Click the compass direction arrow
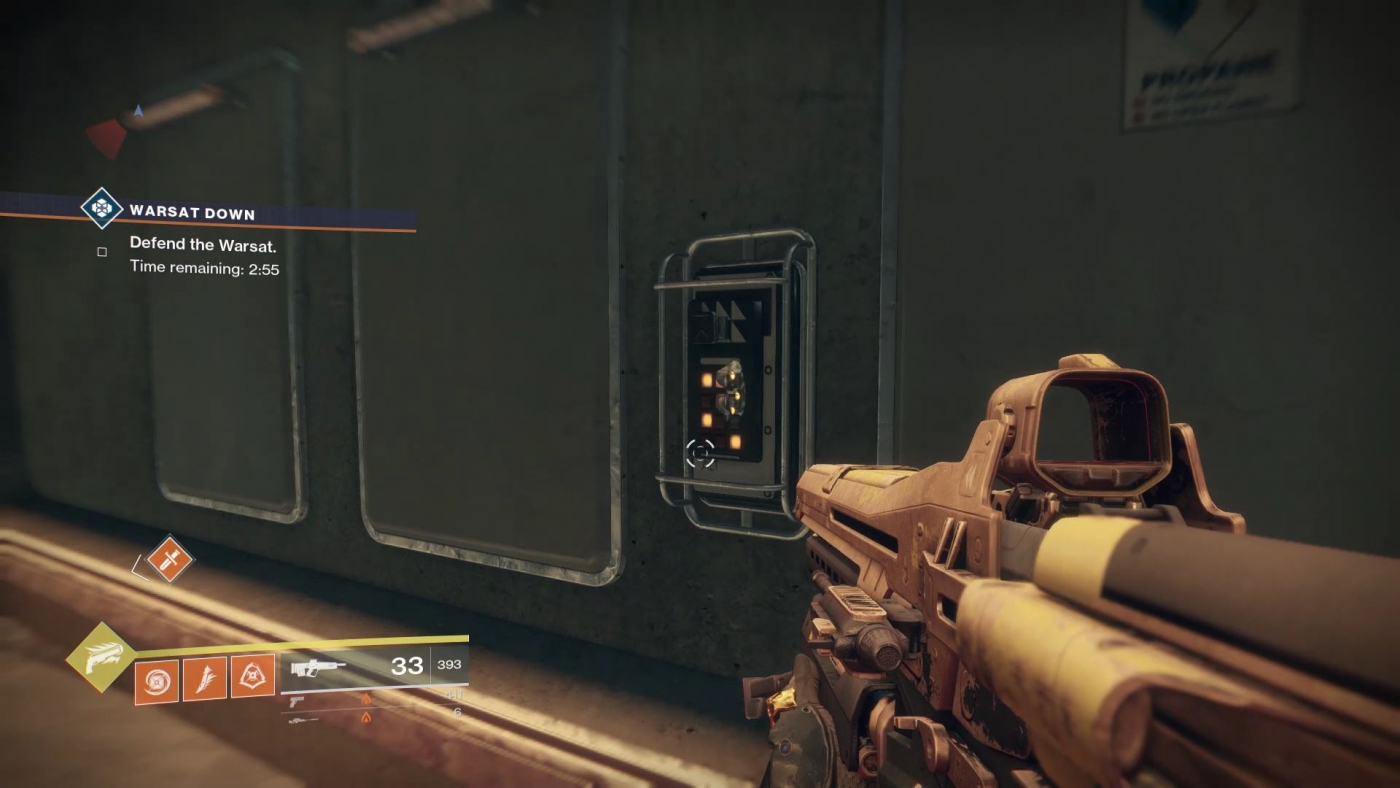The height and width of the screenshot is (788, 1400). [136, 110]
